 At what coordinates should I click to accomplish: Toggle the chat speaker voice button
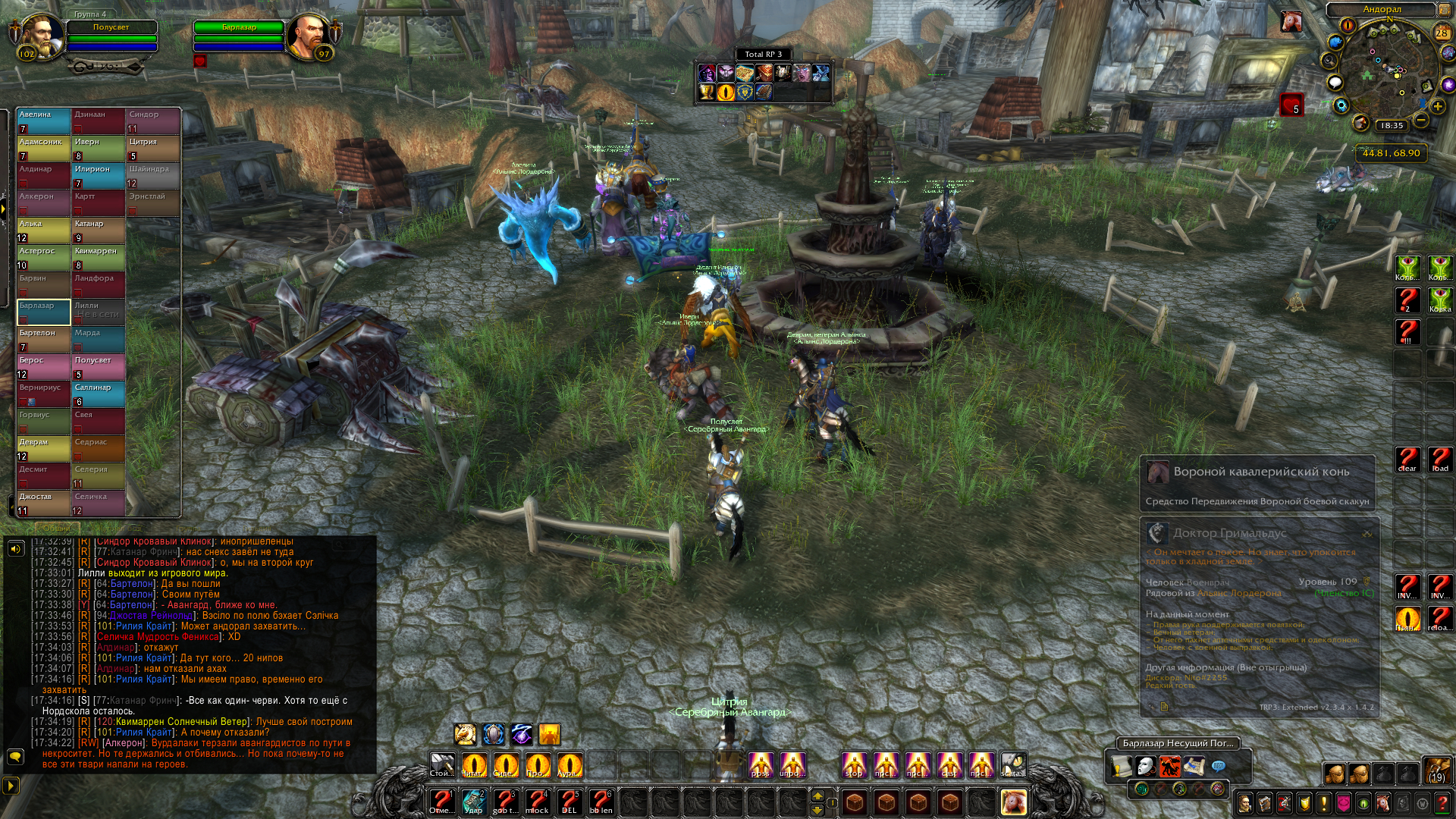pyautogui.click(x=15, y=548)
